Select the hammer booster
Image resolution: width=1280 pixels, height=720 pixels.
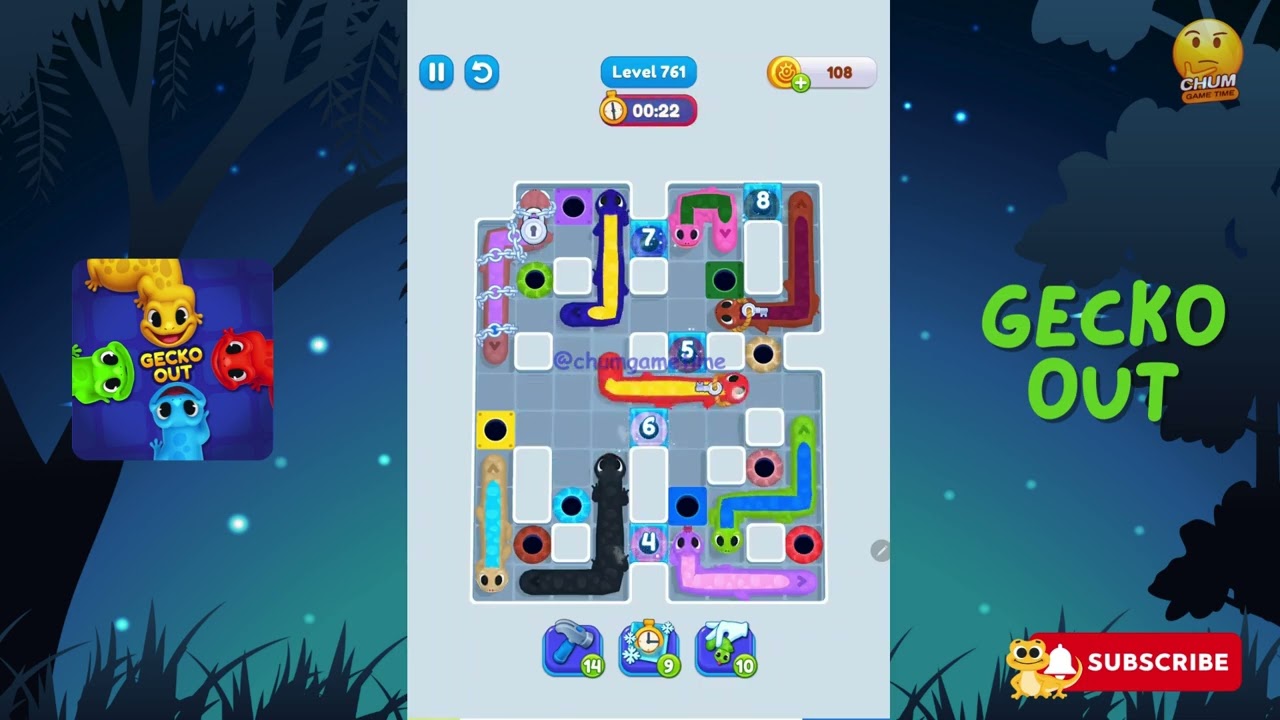[x=573, y=648]
